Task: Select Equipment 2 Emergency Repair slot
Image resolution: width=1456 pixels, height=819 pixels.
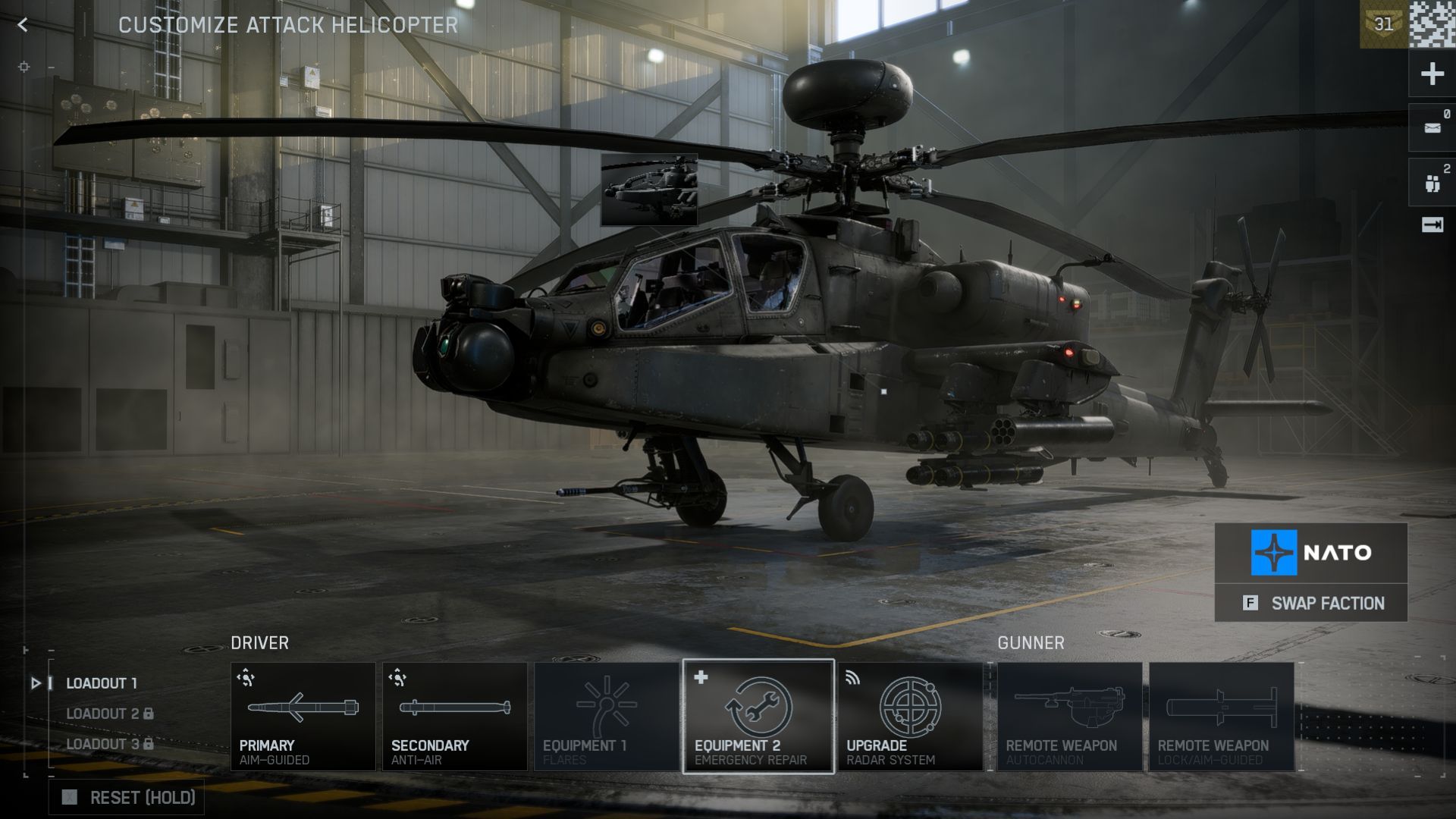Action: coord(758,717)
